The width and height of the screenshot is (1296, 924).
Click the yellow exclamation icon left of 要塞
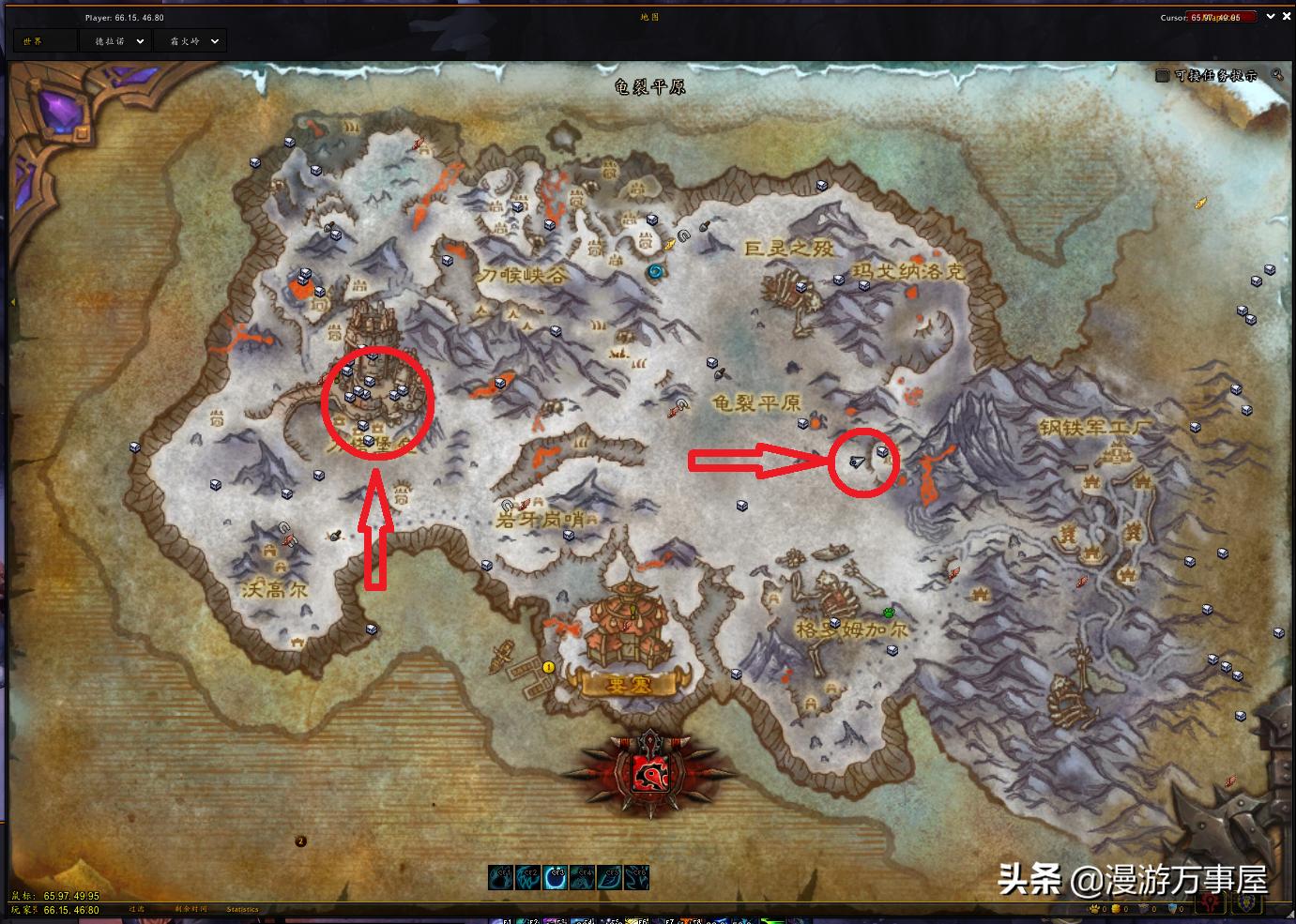click(546, 668)
